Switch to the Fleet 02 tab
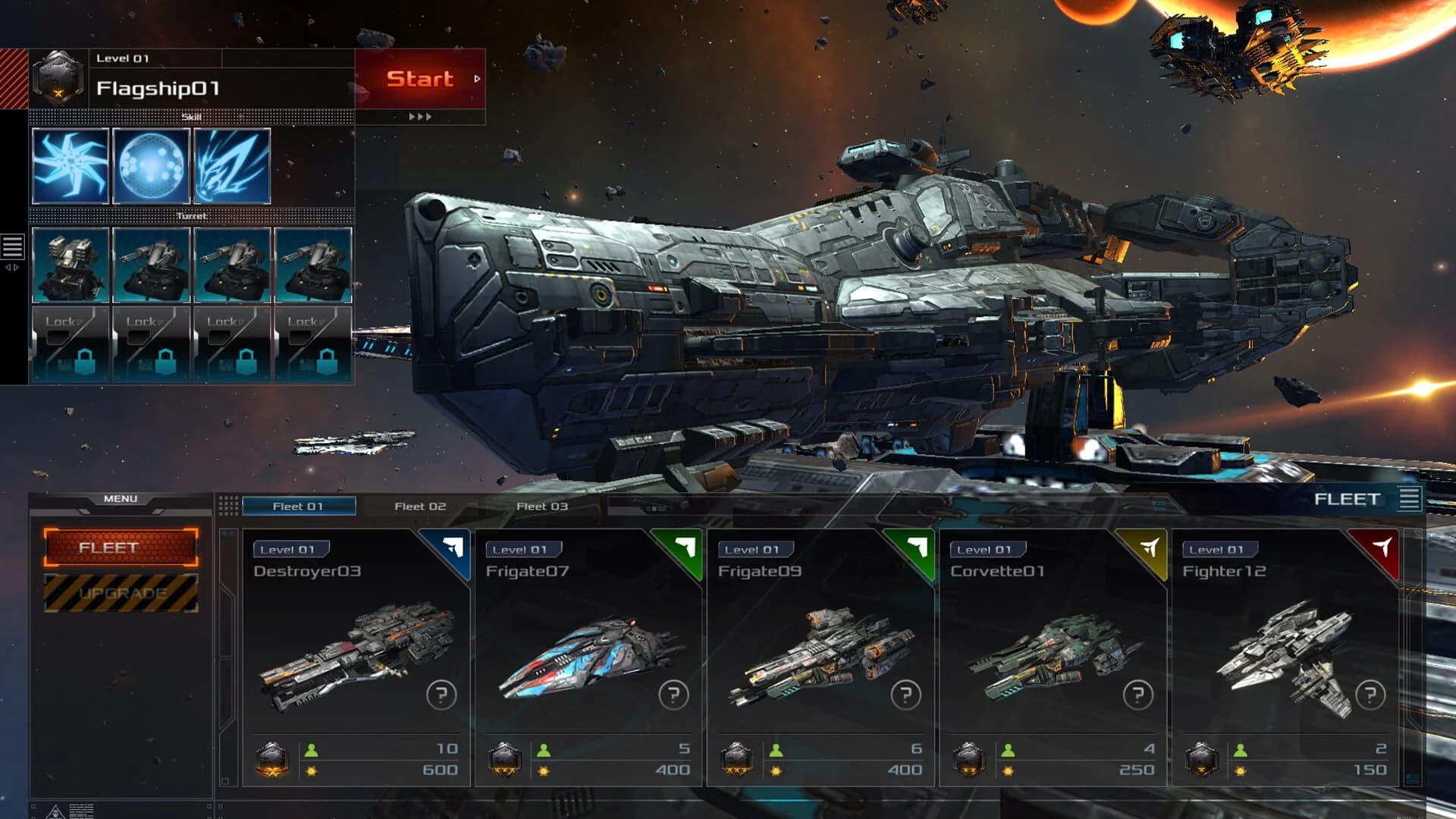The image size is (1456, 819). point(419,505)
